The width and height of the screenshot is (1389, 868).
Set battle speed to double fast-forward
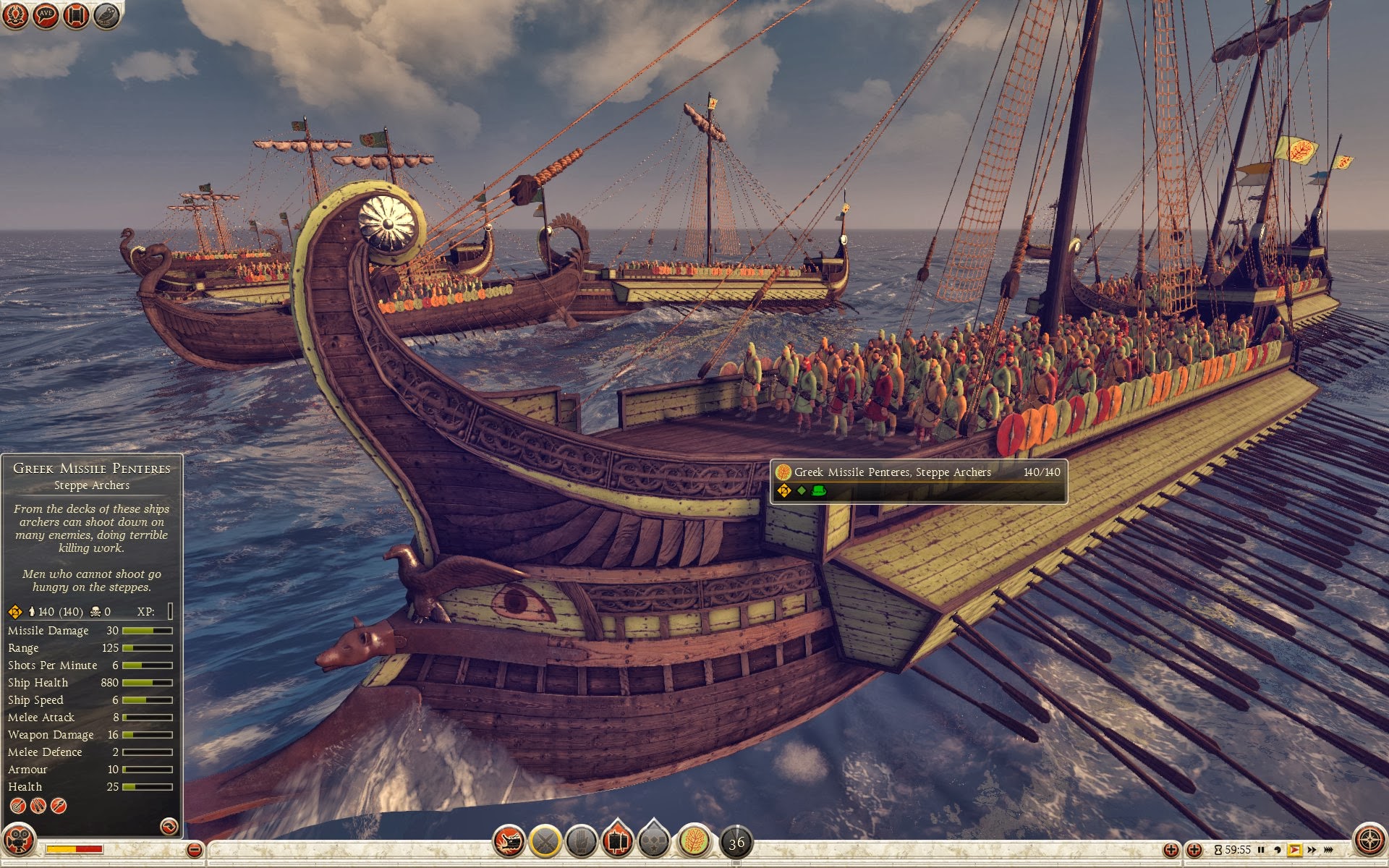click(x=1312, y=850)
